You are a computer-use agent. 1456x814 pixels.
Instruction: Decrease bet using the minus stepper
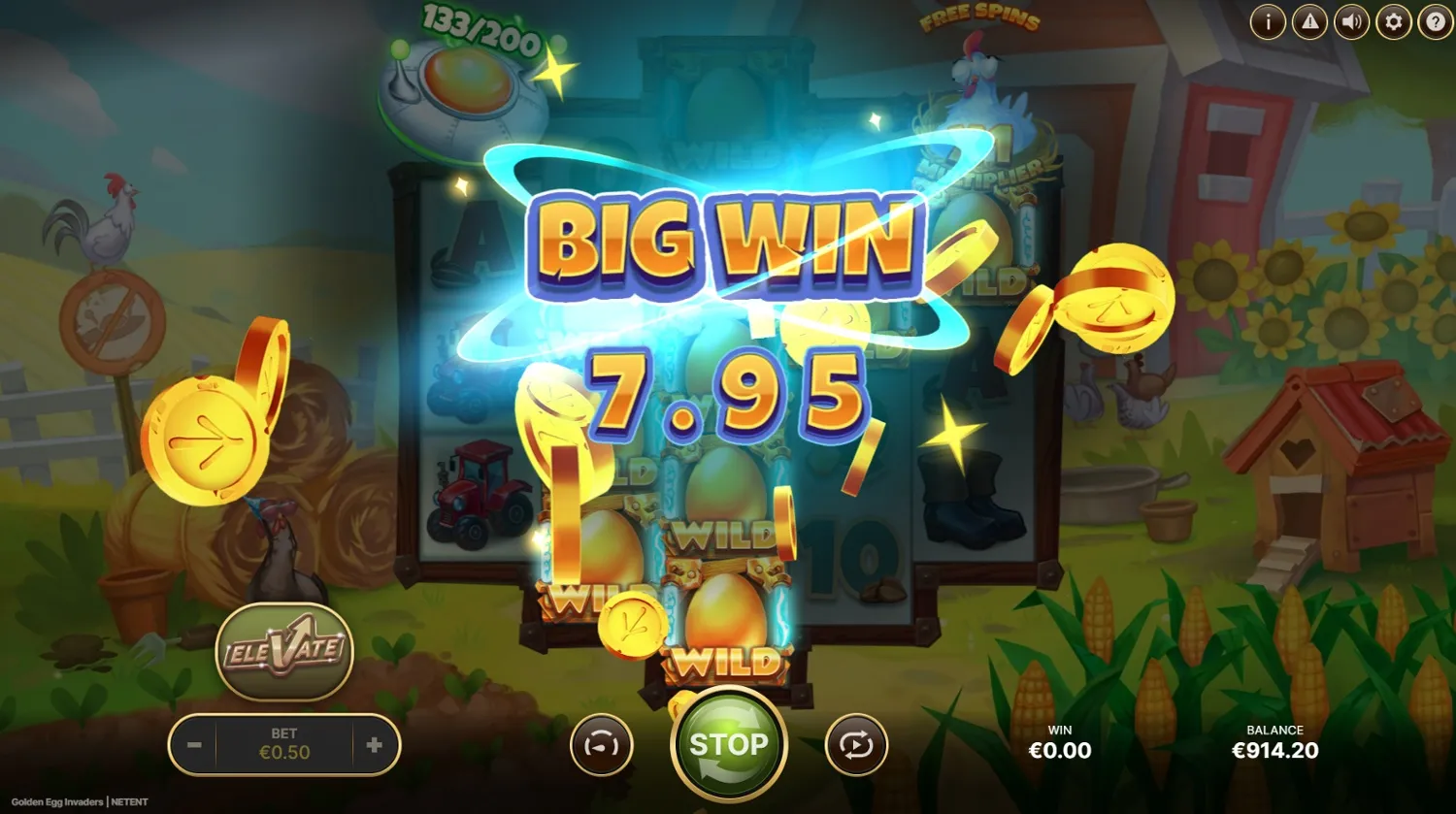tap(193, 745)
